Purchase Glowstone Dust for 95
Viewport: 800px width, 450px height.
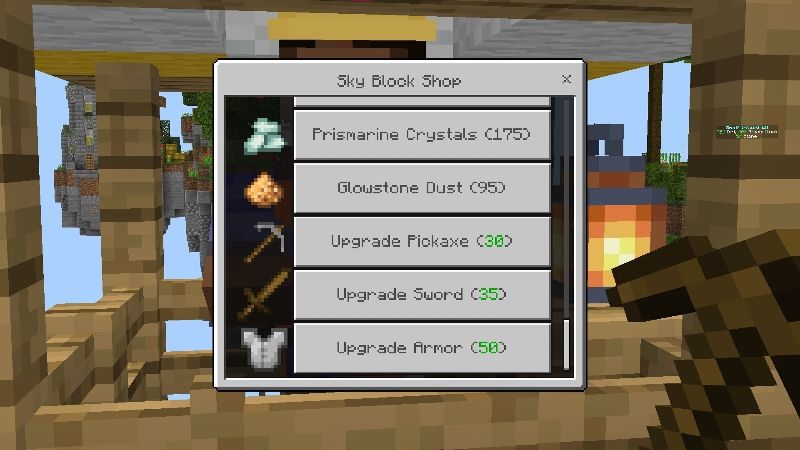(x=421, y=188)
